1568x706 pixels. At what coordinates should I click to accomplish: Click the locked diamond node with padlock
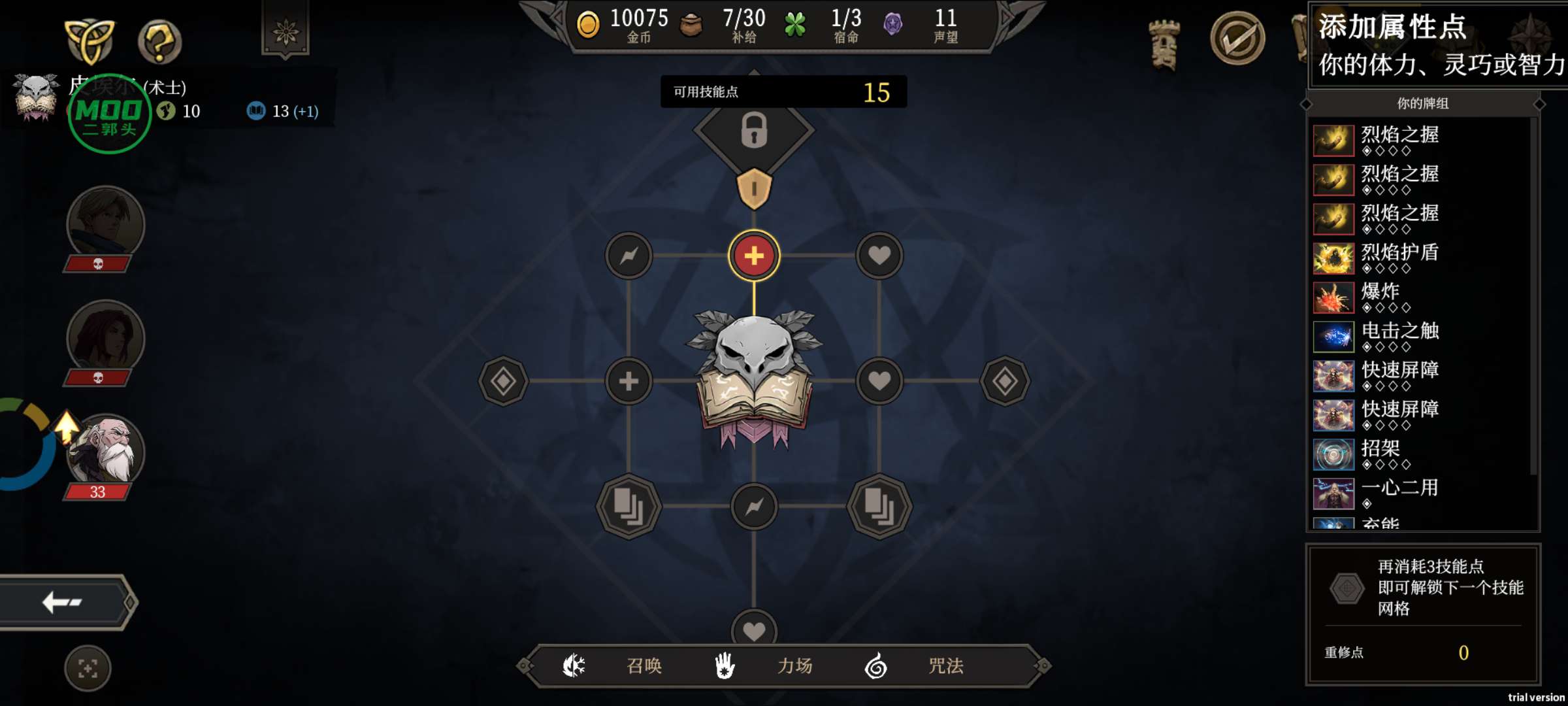(x=754, y=129)
